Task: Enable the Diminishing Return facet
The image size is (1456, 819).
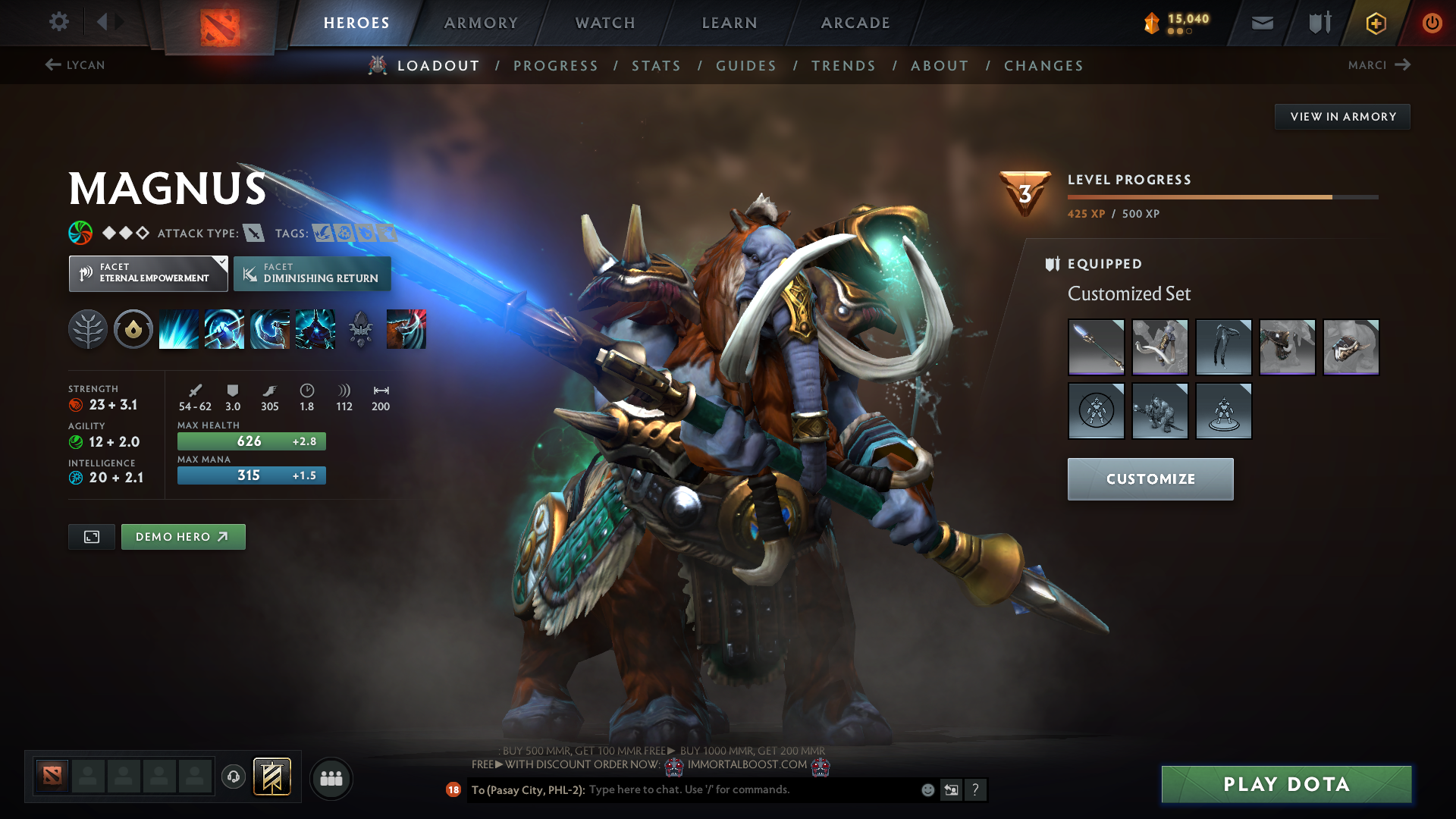Action: [312, 273]
